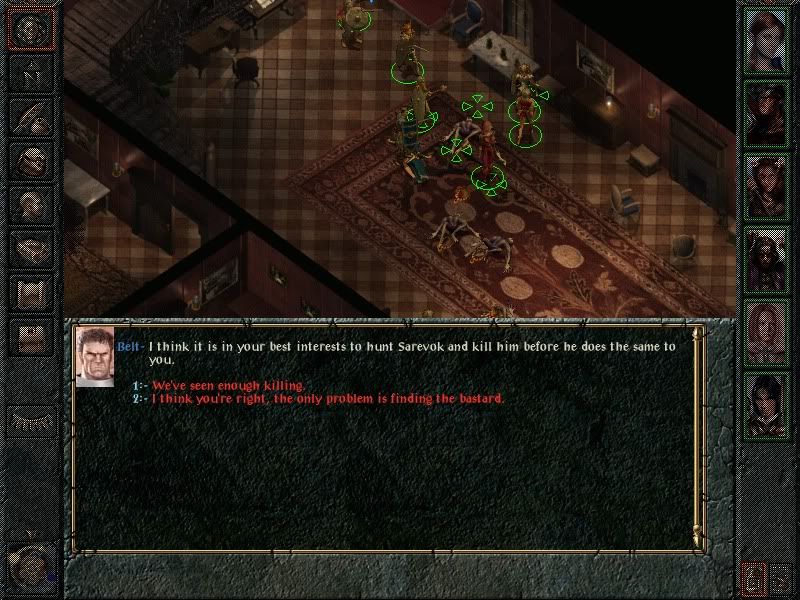Select the sixth party member portrait
Screen dimensions: 800x600
767,405
